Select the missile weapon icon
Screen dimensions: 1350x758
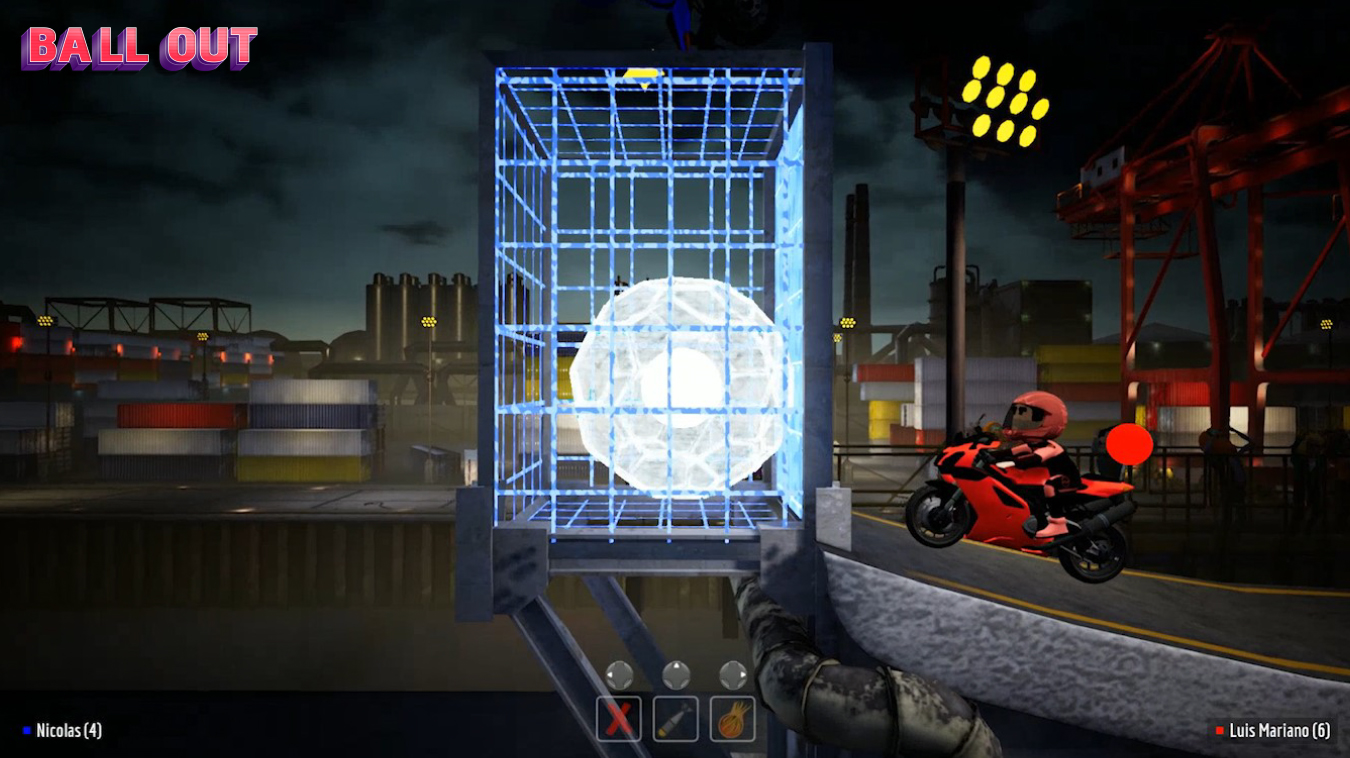point(678,716)
